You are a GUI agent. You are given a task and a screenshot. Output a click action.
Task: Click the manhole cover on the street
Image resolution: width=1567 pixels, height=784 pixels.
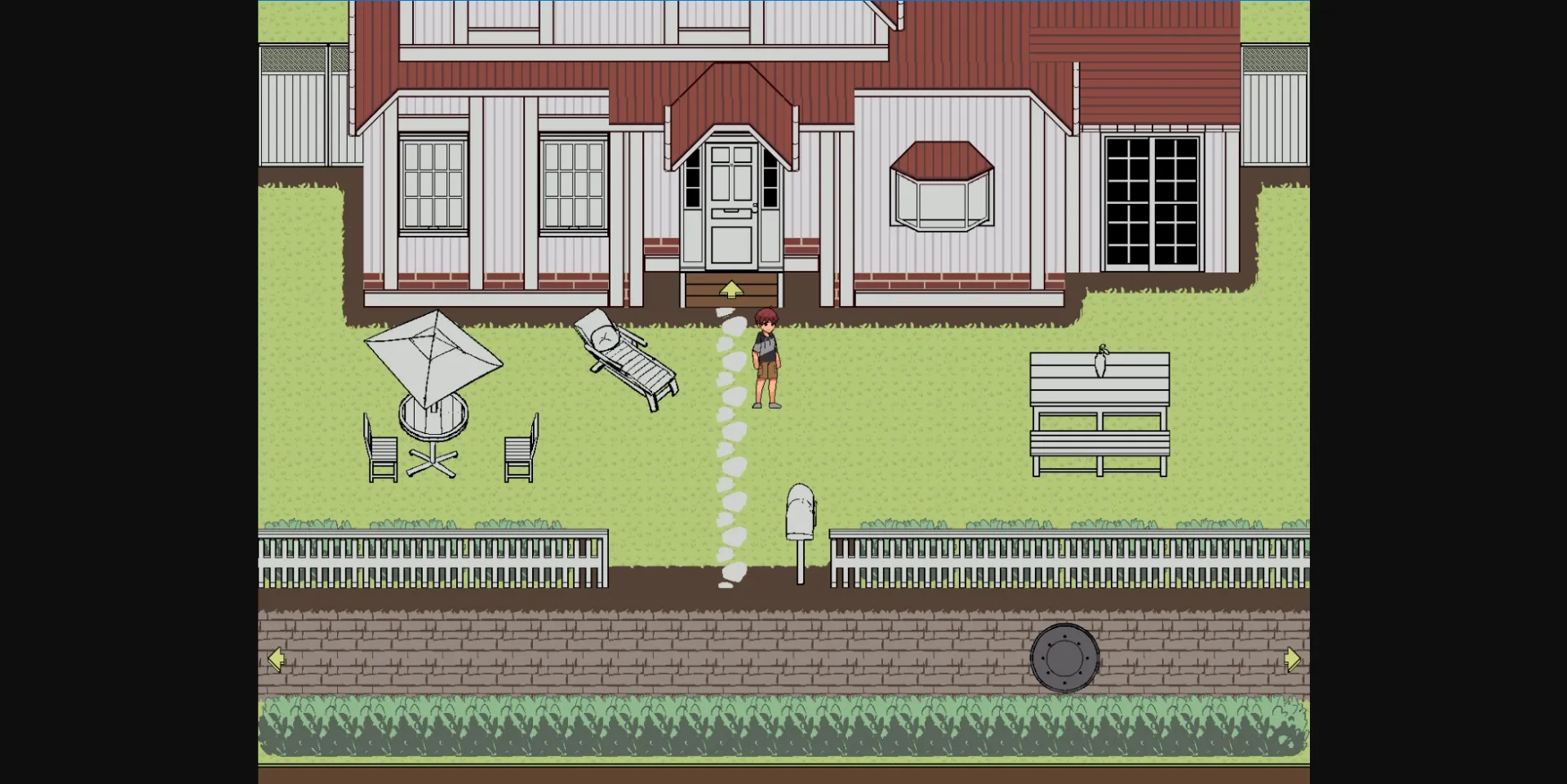[x=1065, y=659]
